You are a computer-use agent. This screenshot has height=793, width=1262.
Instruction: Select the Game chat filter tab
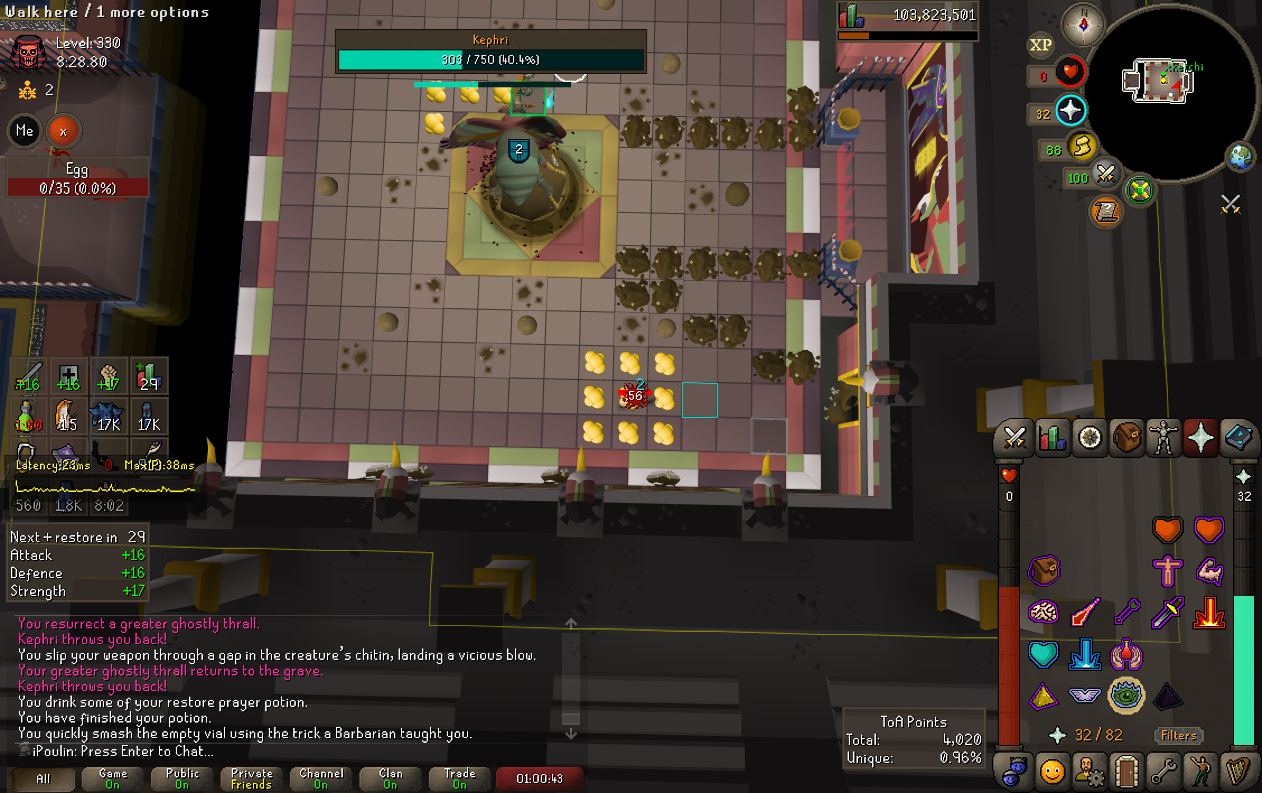[x=113, y=778]
